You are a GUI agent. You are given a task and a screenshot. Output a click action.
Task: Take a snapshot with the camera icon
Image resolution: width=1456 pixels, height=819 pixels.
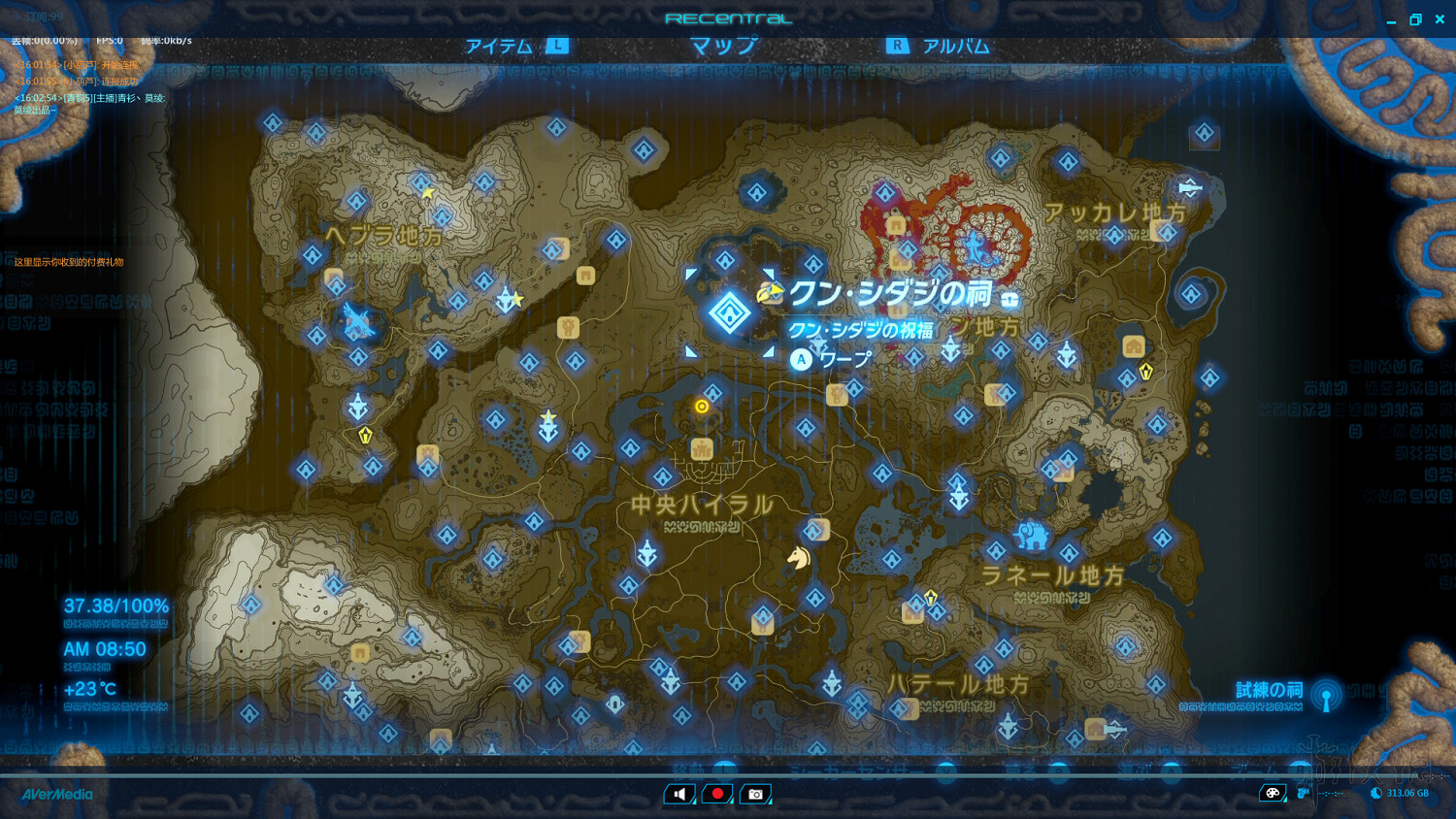click(755, 794)
